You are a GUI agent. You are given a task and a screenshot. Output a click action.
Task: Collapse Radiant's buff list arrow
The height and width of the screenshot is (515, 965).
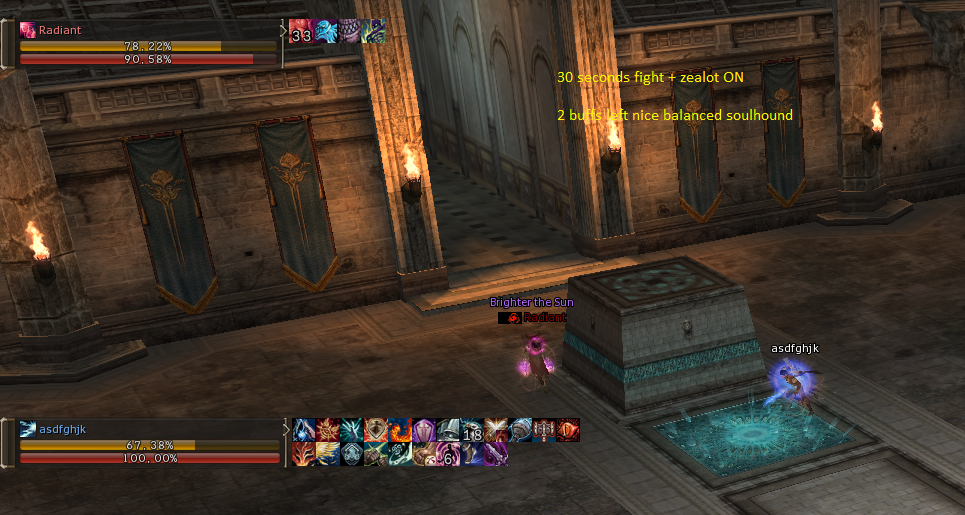tap(283, 31)
